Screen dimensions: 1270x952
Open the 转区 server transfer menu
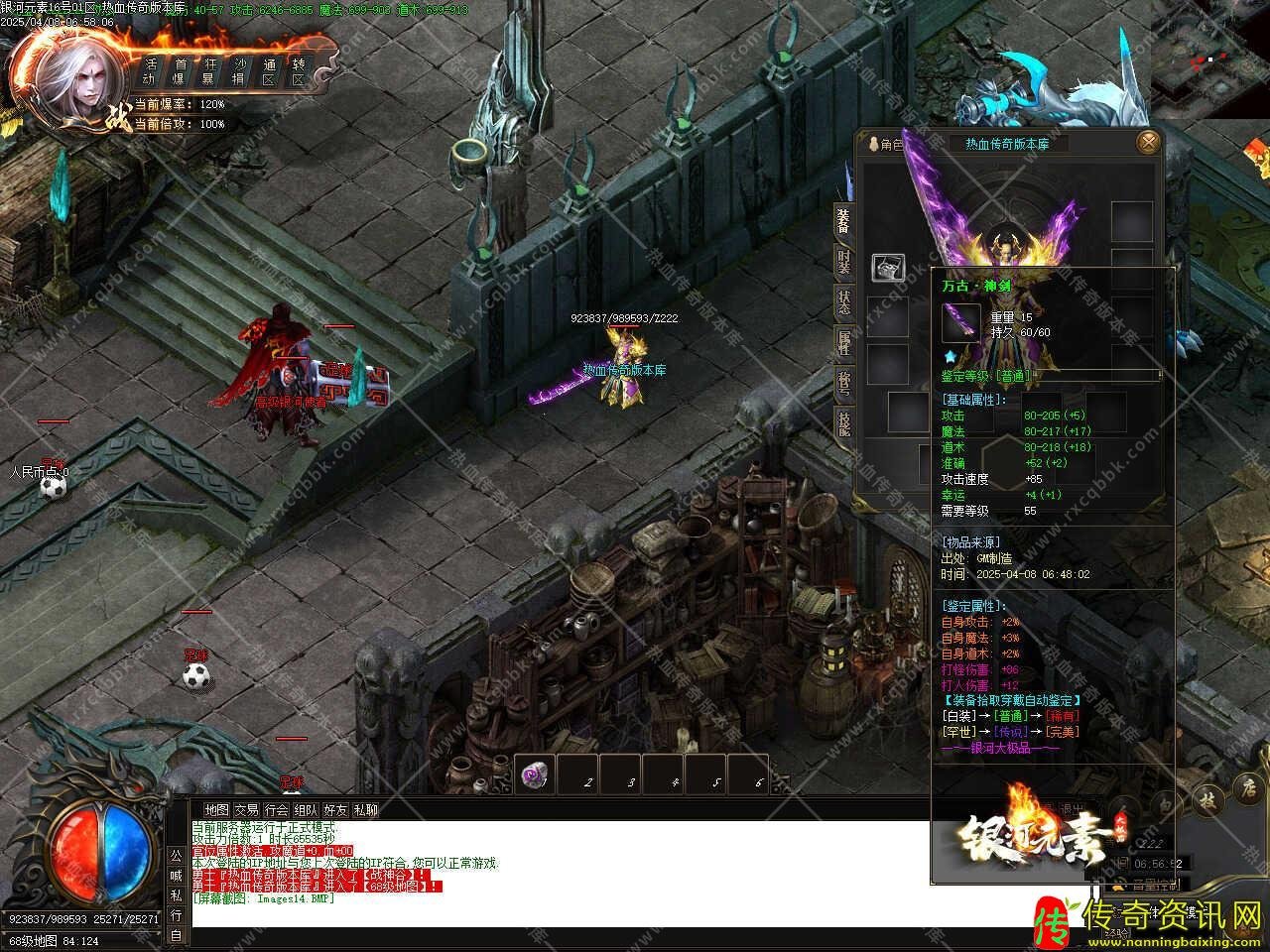point(298,70)
